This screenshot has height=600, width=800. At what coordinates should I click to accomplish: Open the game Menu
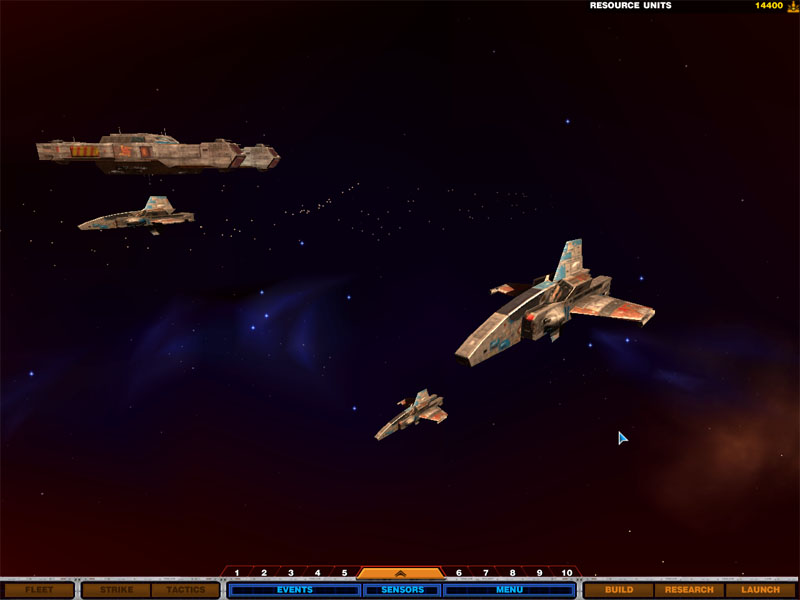coord(509,590)
